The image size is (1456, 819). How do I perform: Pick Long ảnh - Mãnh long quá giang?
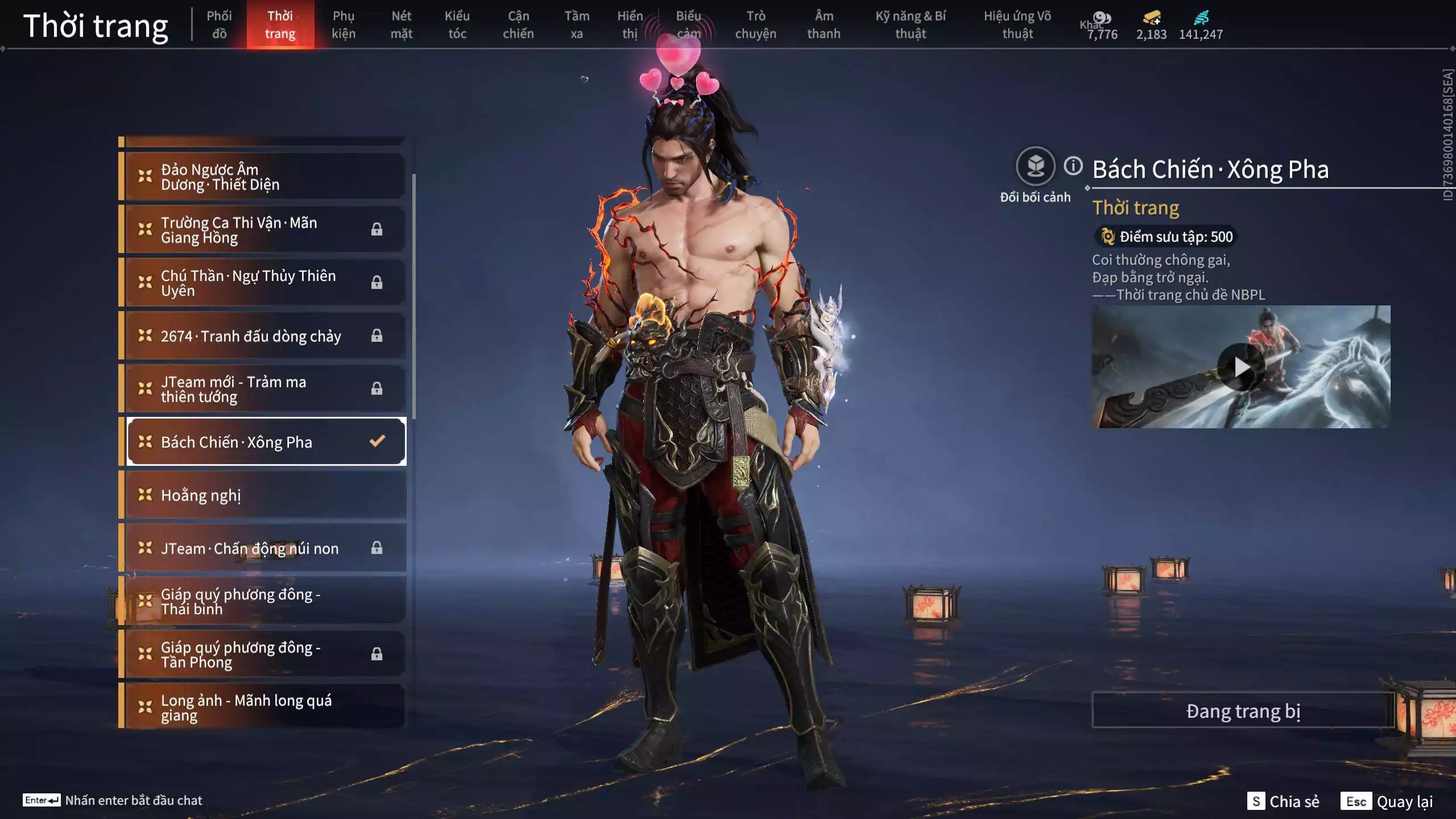coord(265,707)
